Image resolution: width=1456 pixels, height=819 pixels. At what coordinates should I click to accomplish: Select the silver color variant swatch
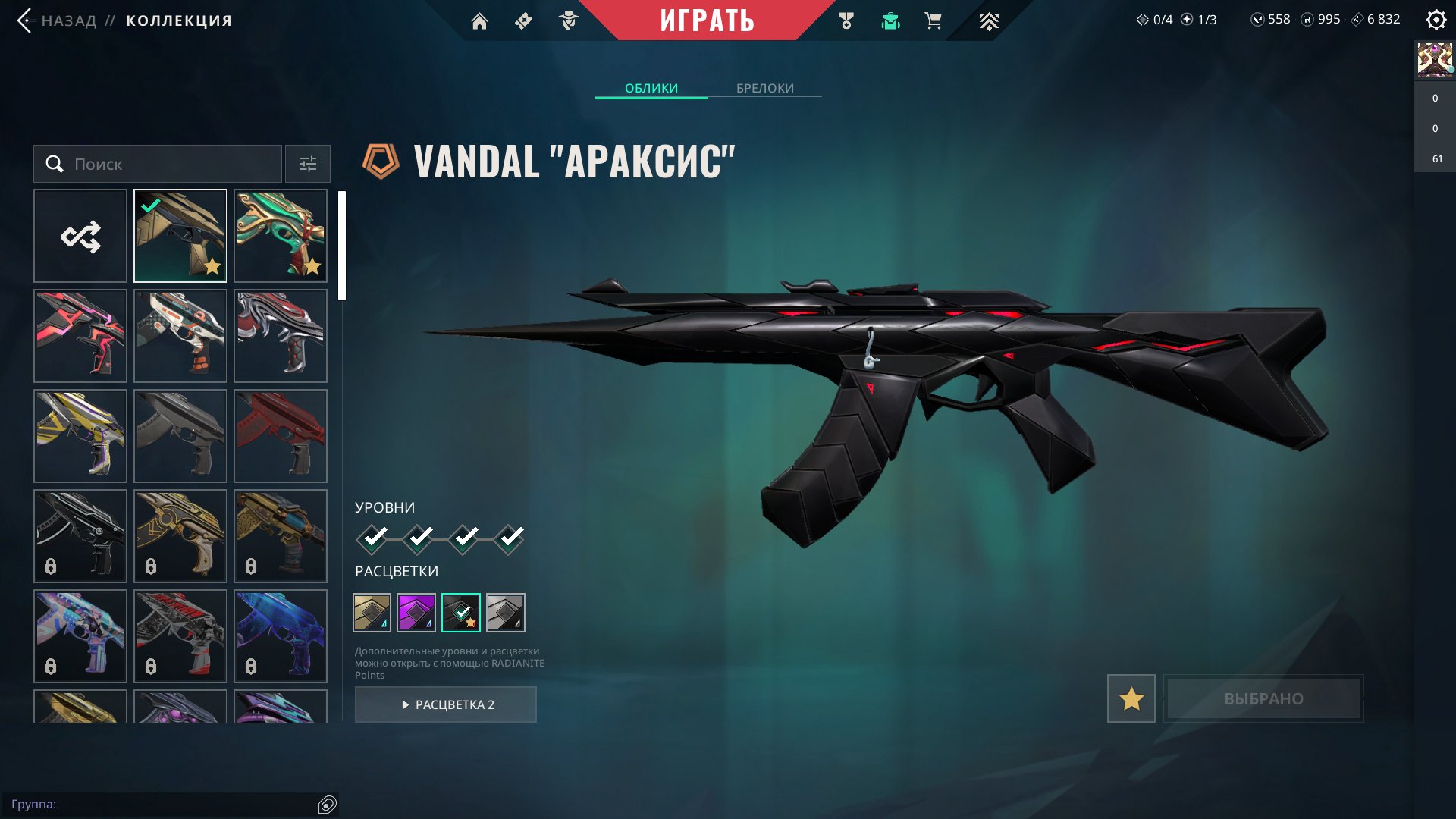click(506, 613)
